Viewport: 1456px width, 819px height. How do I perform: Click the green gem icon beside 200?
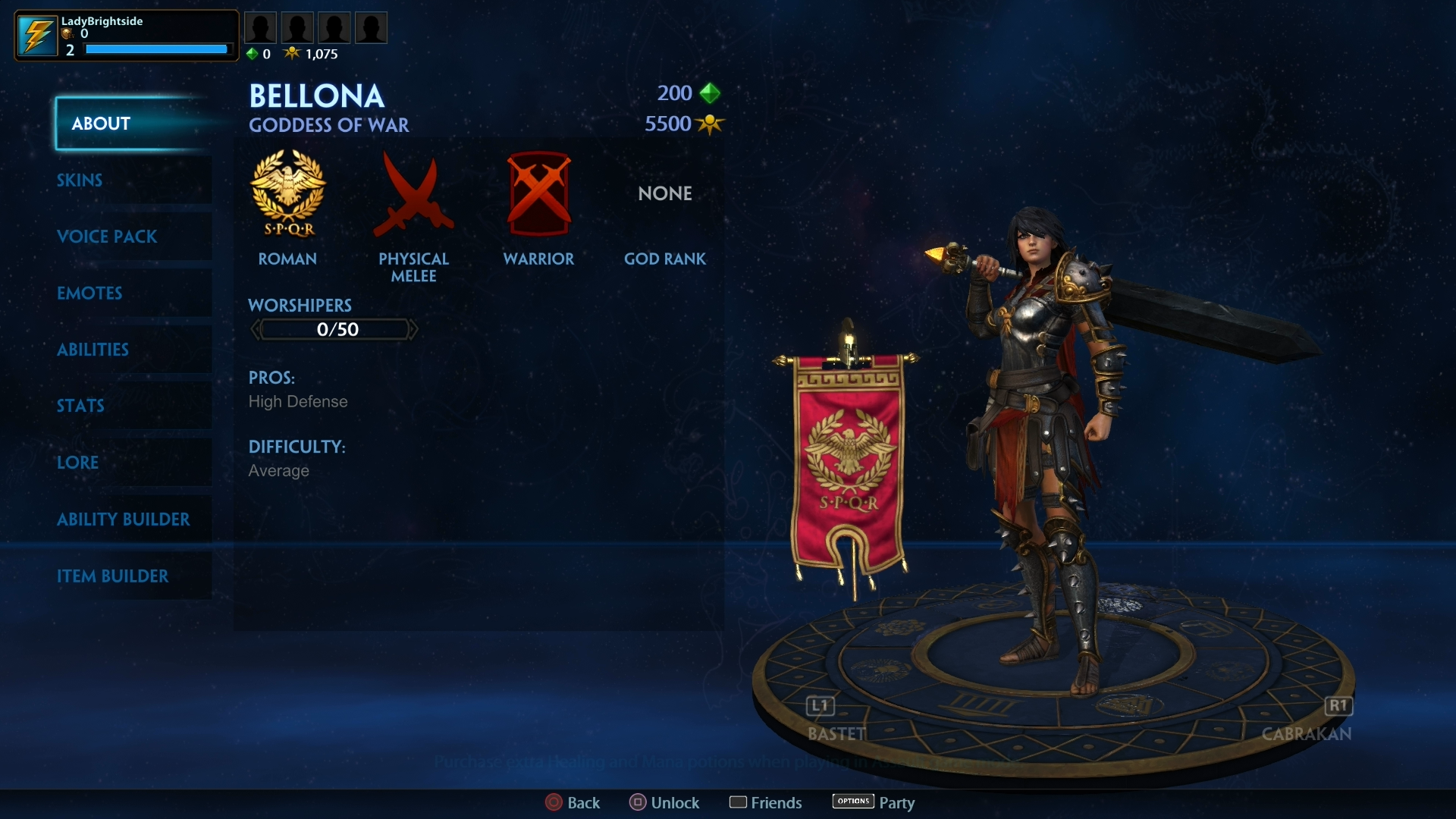click(x=710, y=93)
